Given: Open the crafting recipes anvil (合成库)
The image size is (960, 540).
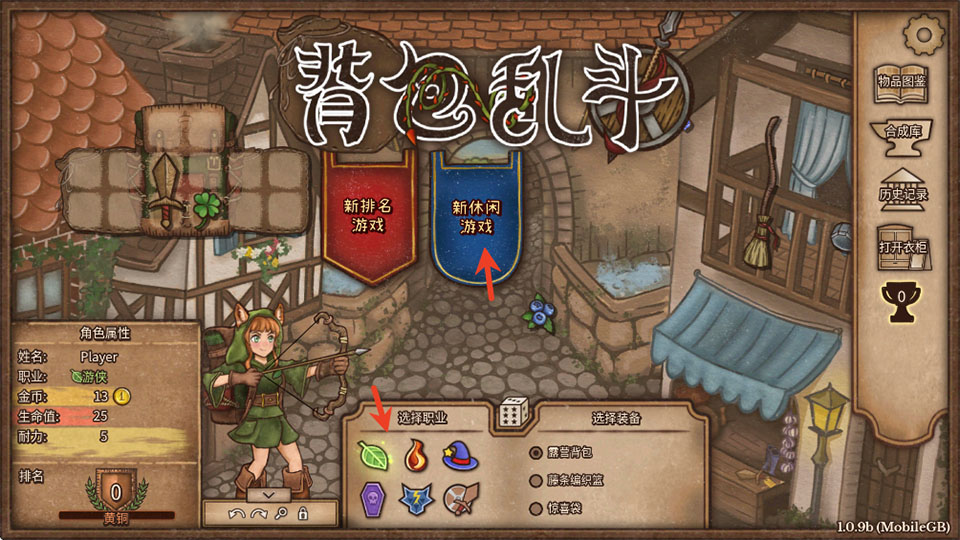Looking at the screenshot, I should click(x=902, y=140).
